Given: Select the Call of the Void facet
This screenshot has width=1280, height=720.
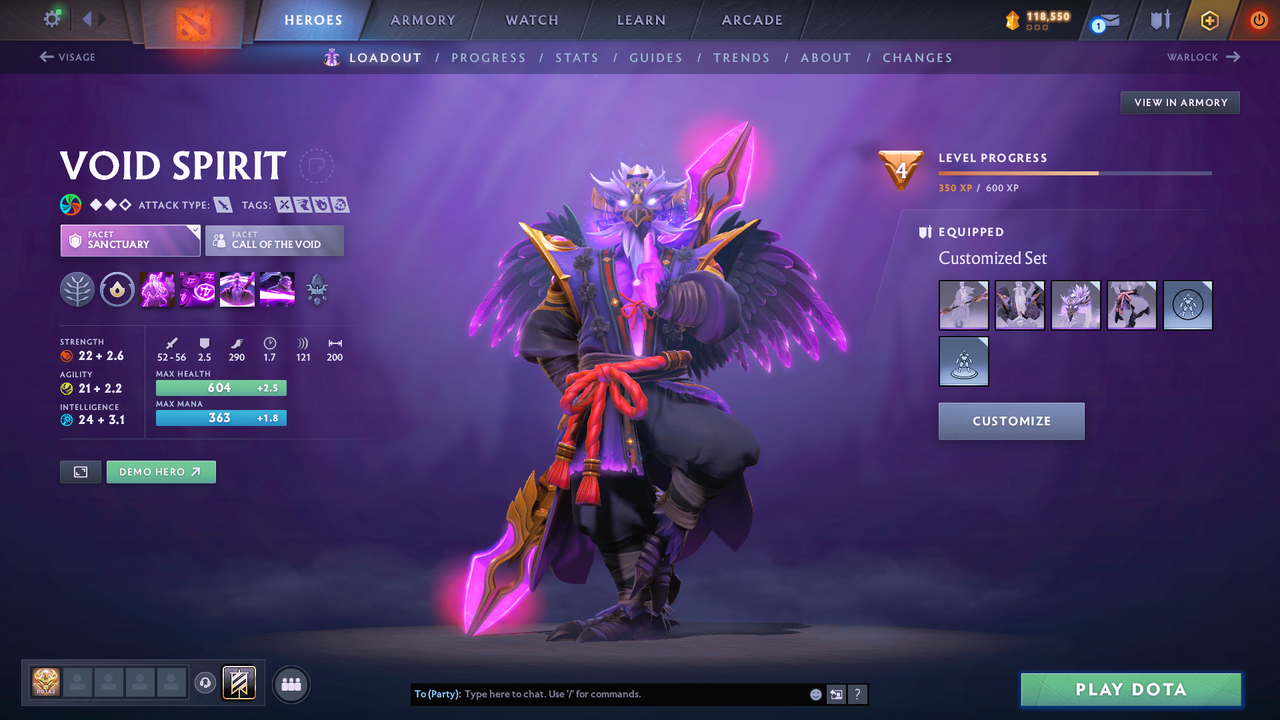Looking at the screenshot, I should coord(274,240).
